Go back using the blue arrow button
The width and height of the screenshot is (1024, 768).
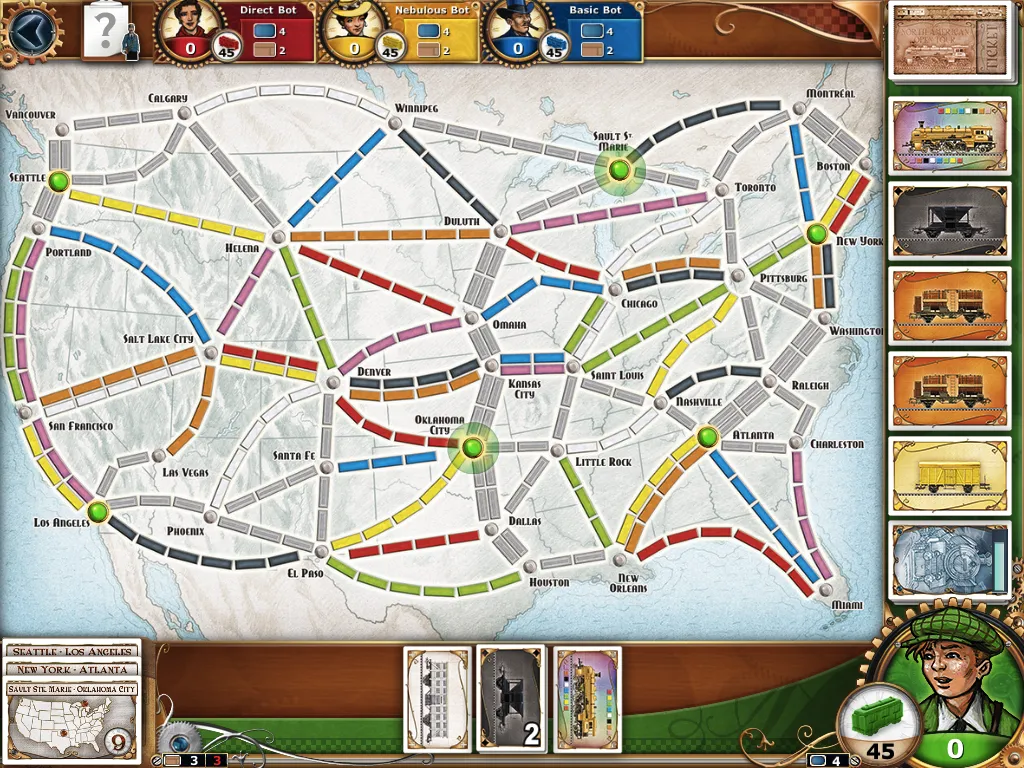point(29,30)
